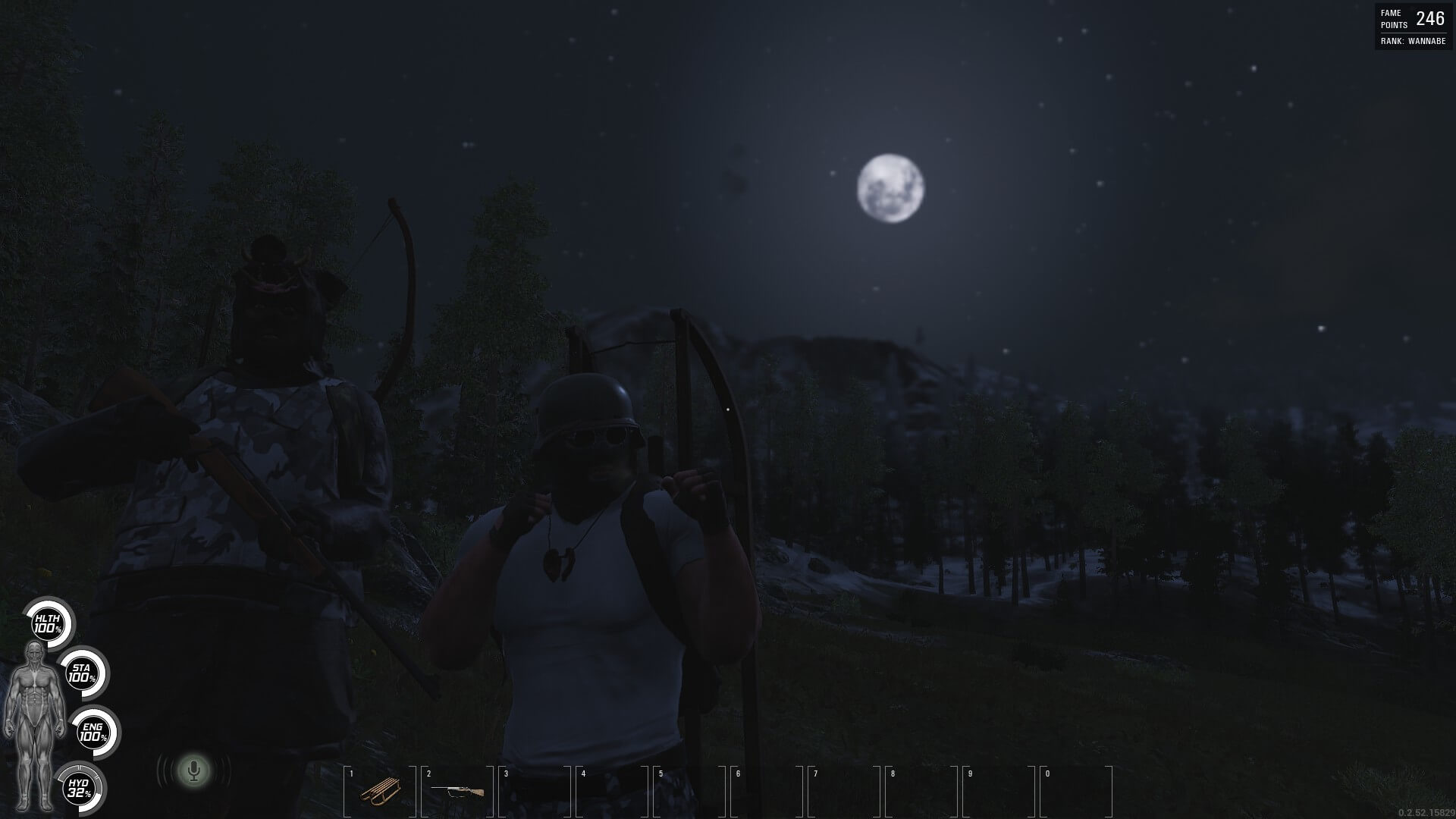Image resolution: width=1456 pixels, height=819 pixels.
Task: Equip the rifle in hotbar slot 2
Action: 457,791
